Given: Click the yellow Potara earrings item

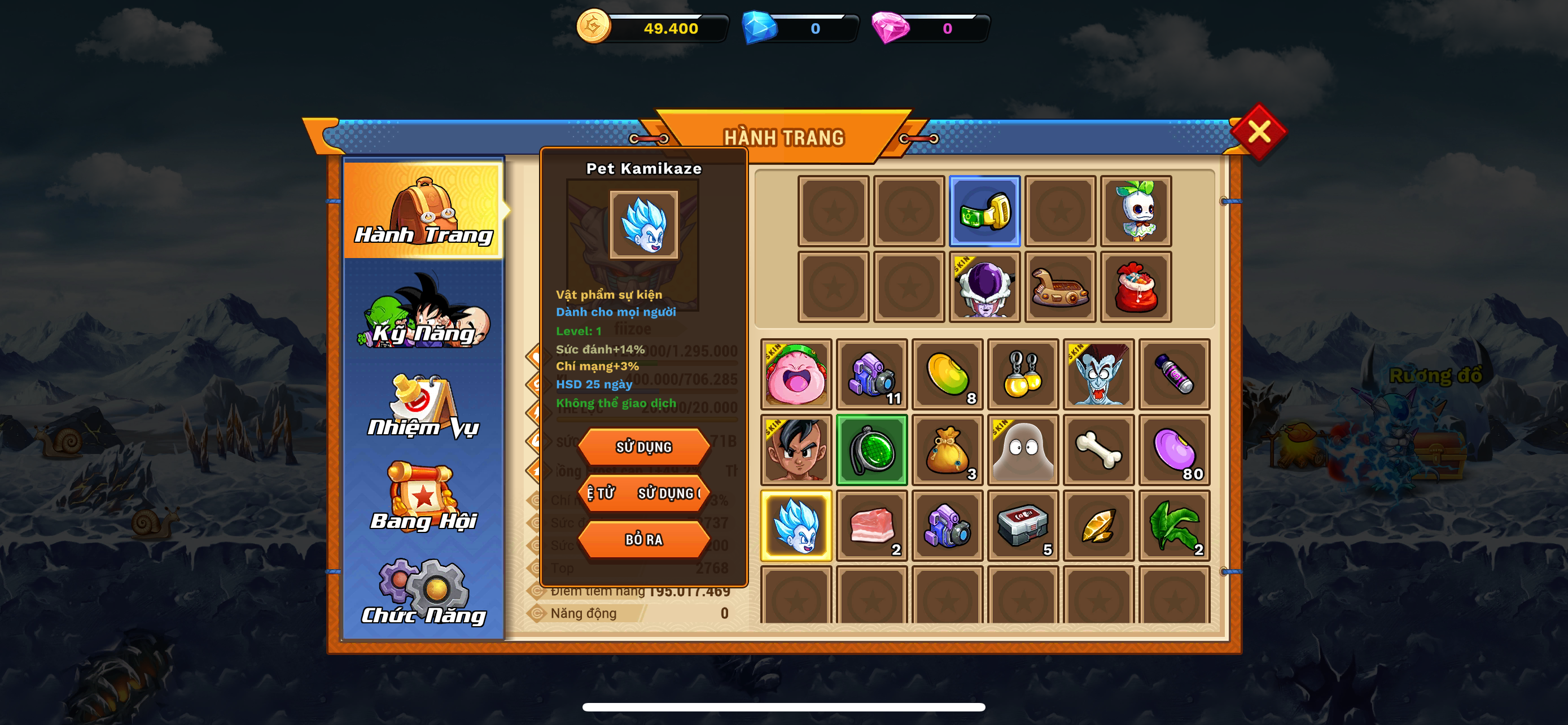Looking at the screenshot, I should pos(1023,375).
